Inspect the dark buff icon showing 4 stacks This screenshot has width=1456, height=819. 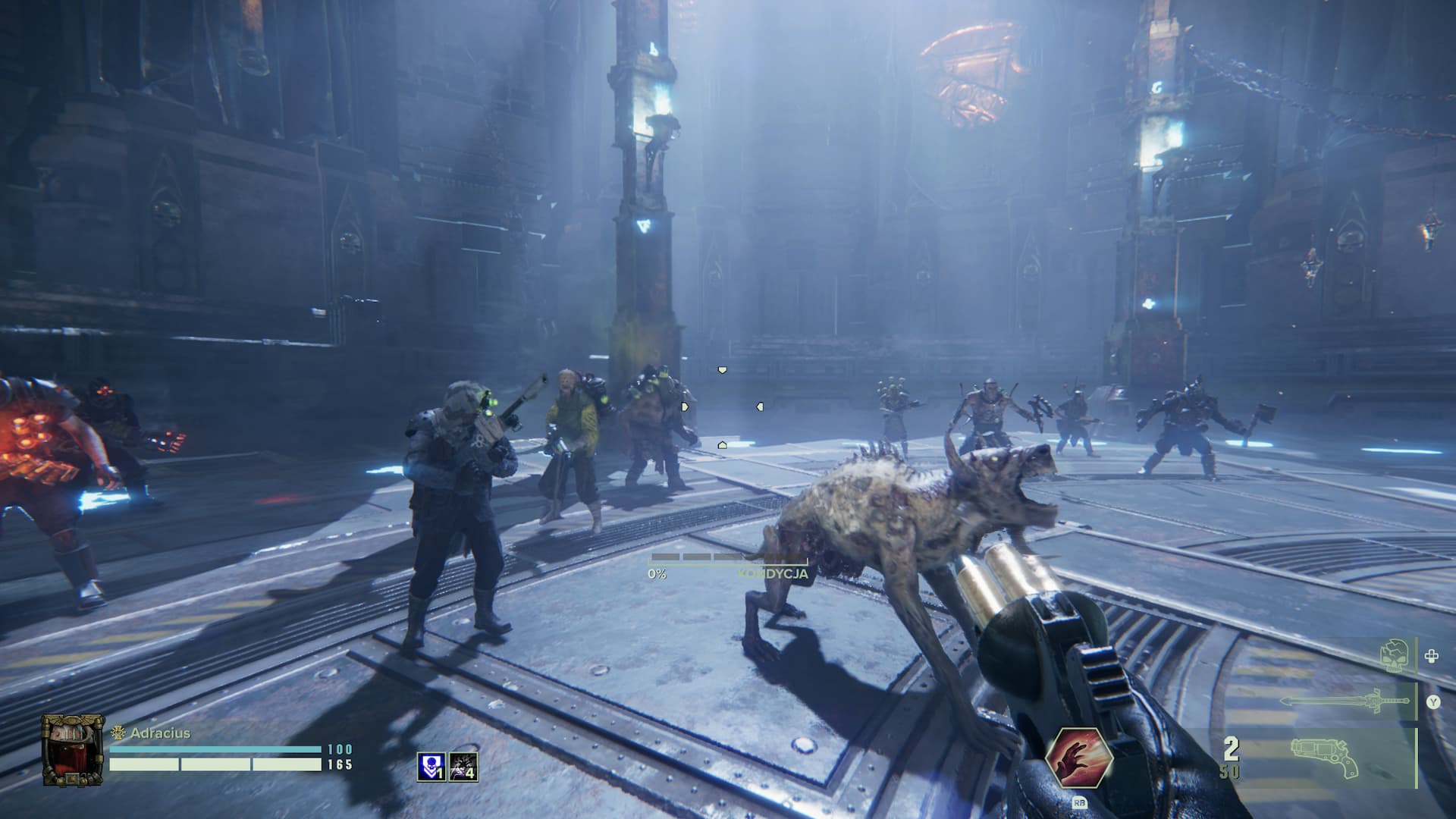tap(463, 766)
